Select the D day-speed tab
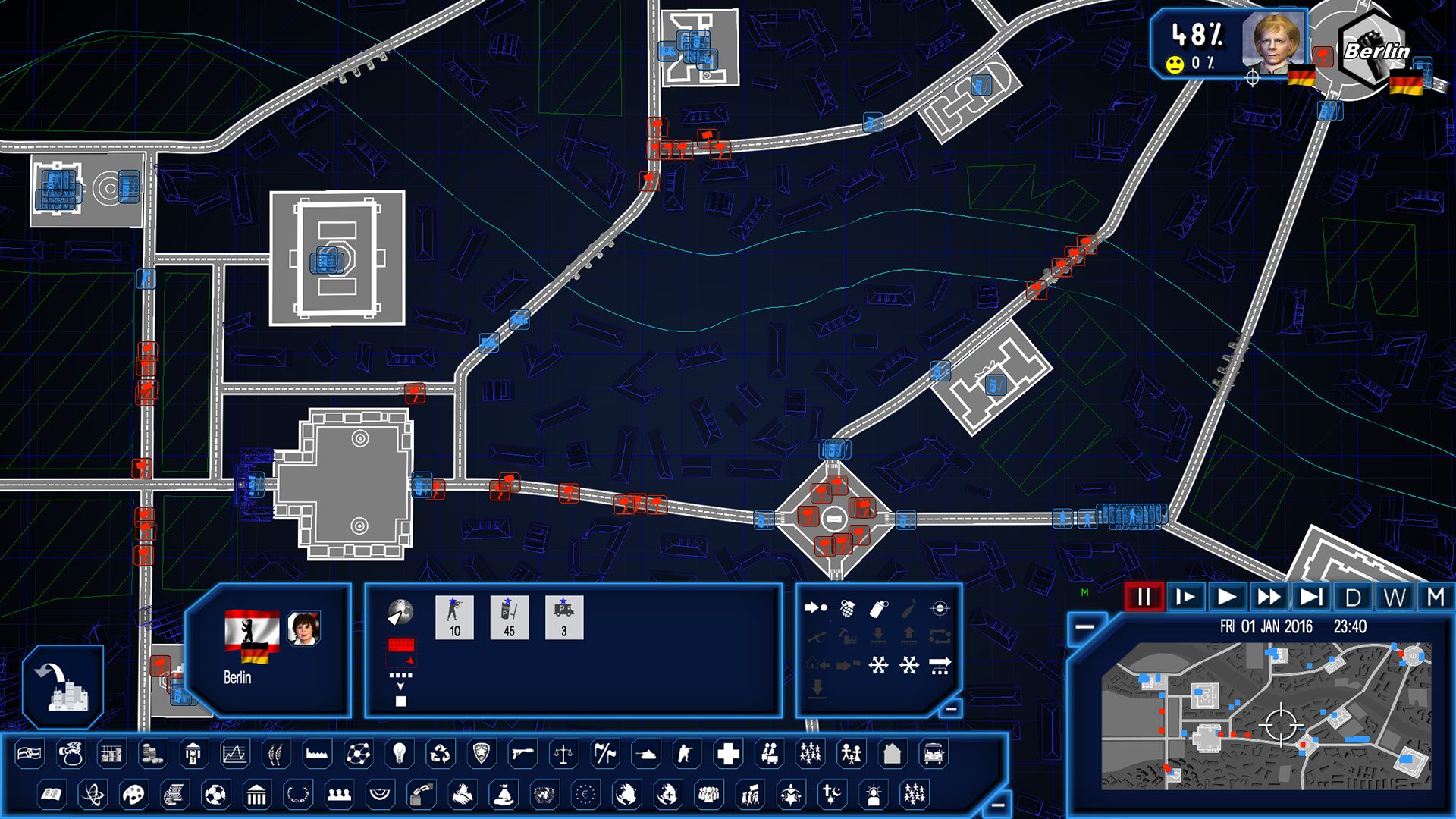The height and width of the screenshot is (819, 1456). pyautogui.click(x=1354, y=596)
